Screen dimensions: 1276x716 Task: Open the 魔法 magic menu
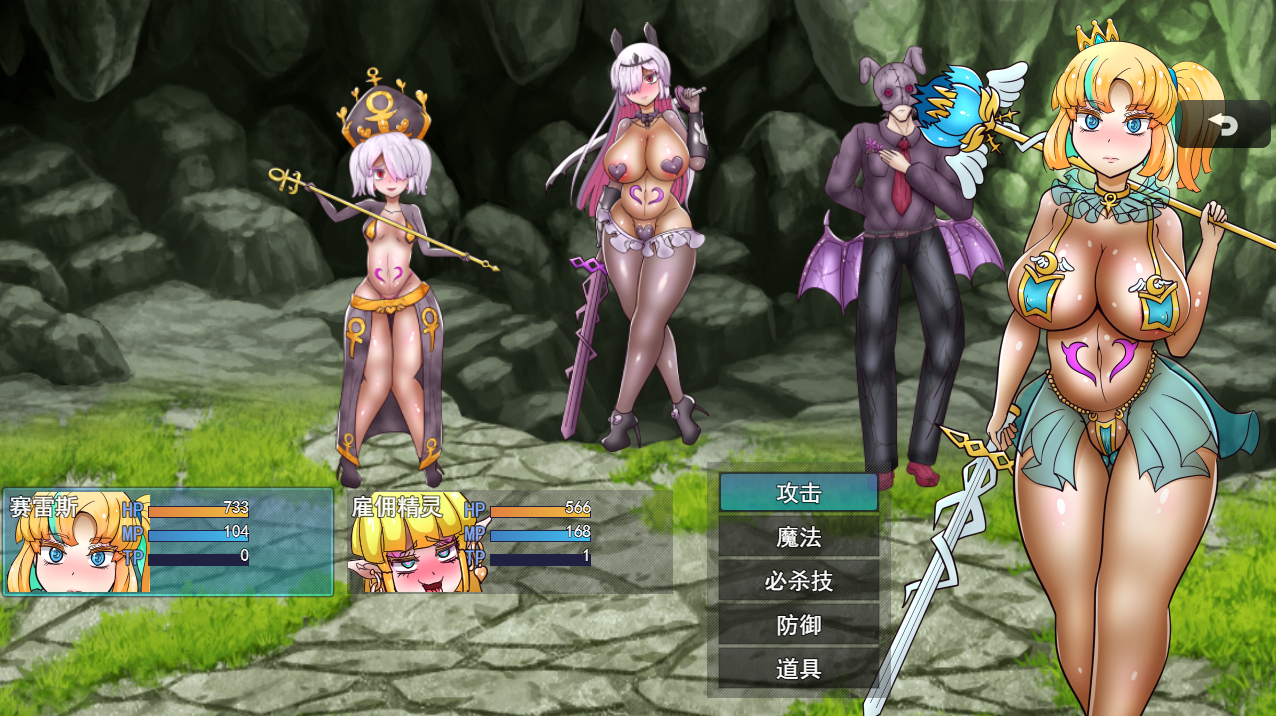798,537
